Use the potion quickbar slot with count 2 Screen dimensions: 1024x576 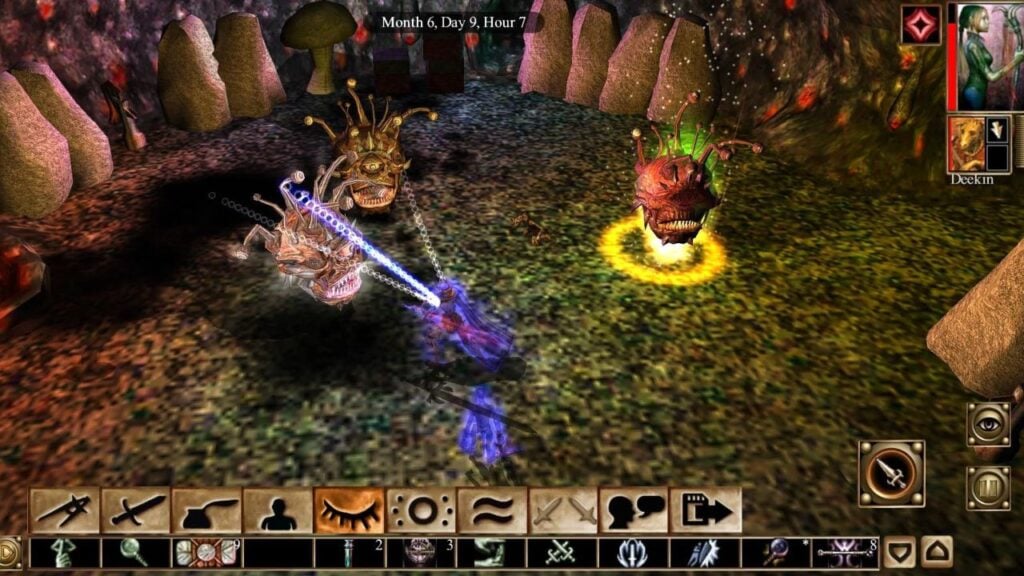click(349, 552)
